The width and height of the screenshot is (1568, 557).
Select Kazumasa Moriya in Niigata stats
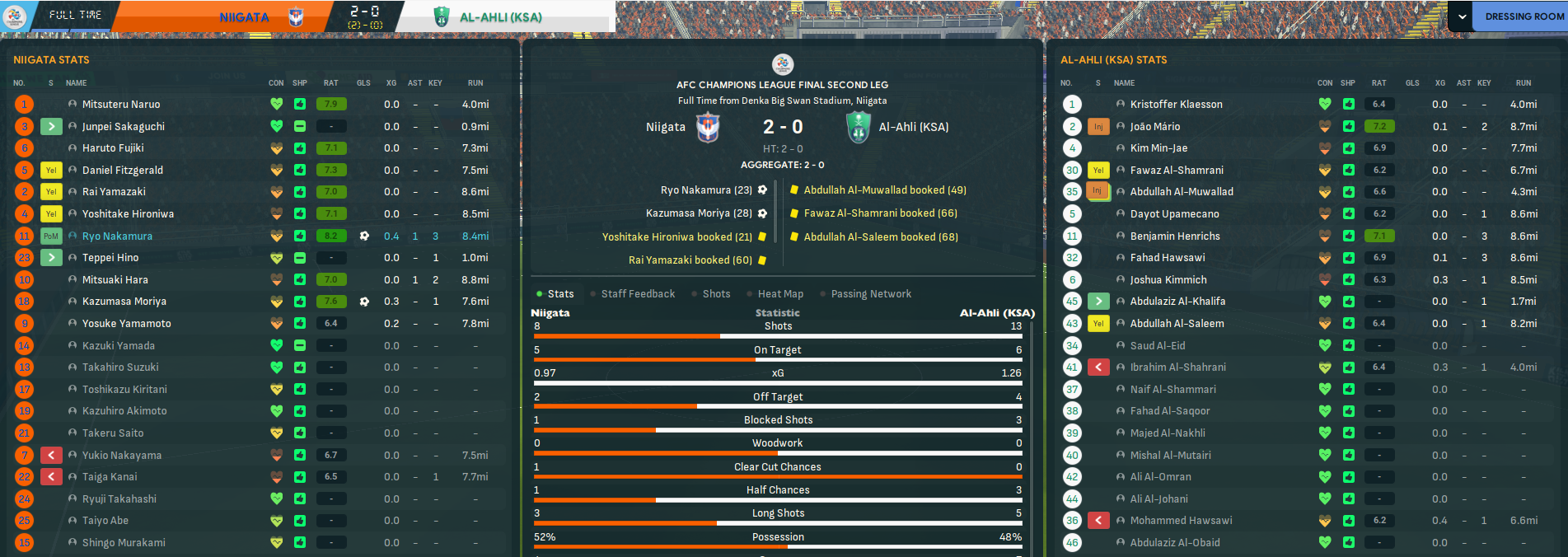[x=124, y=302]
